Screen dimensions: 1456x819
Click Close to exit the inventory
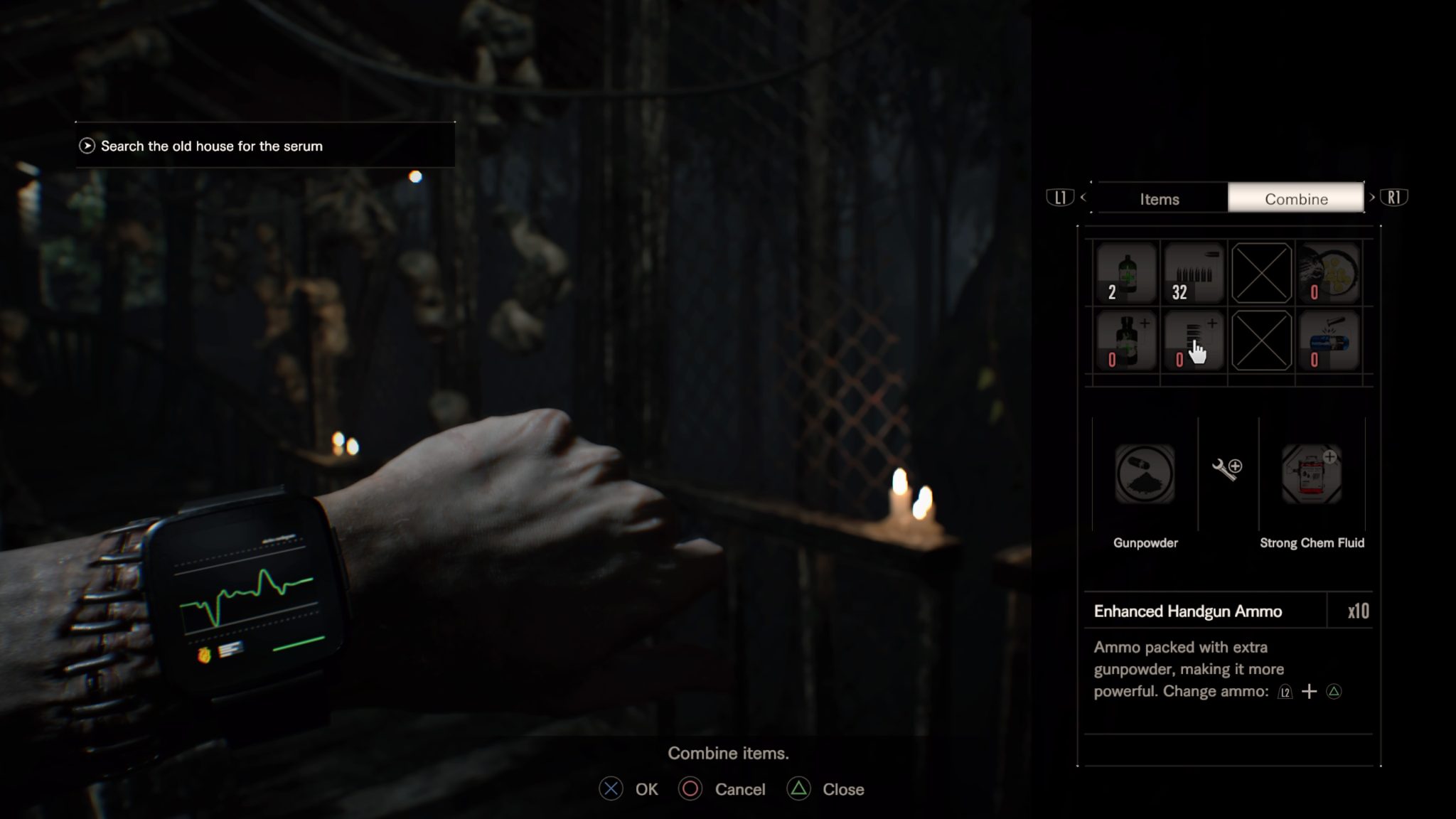(826, 789)
